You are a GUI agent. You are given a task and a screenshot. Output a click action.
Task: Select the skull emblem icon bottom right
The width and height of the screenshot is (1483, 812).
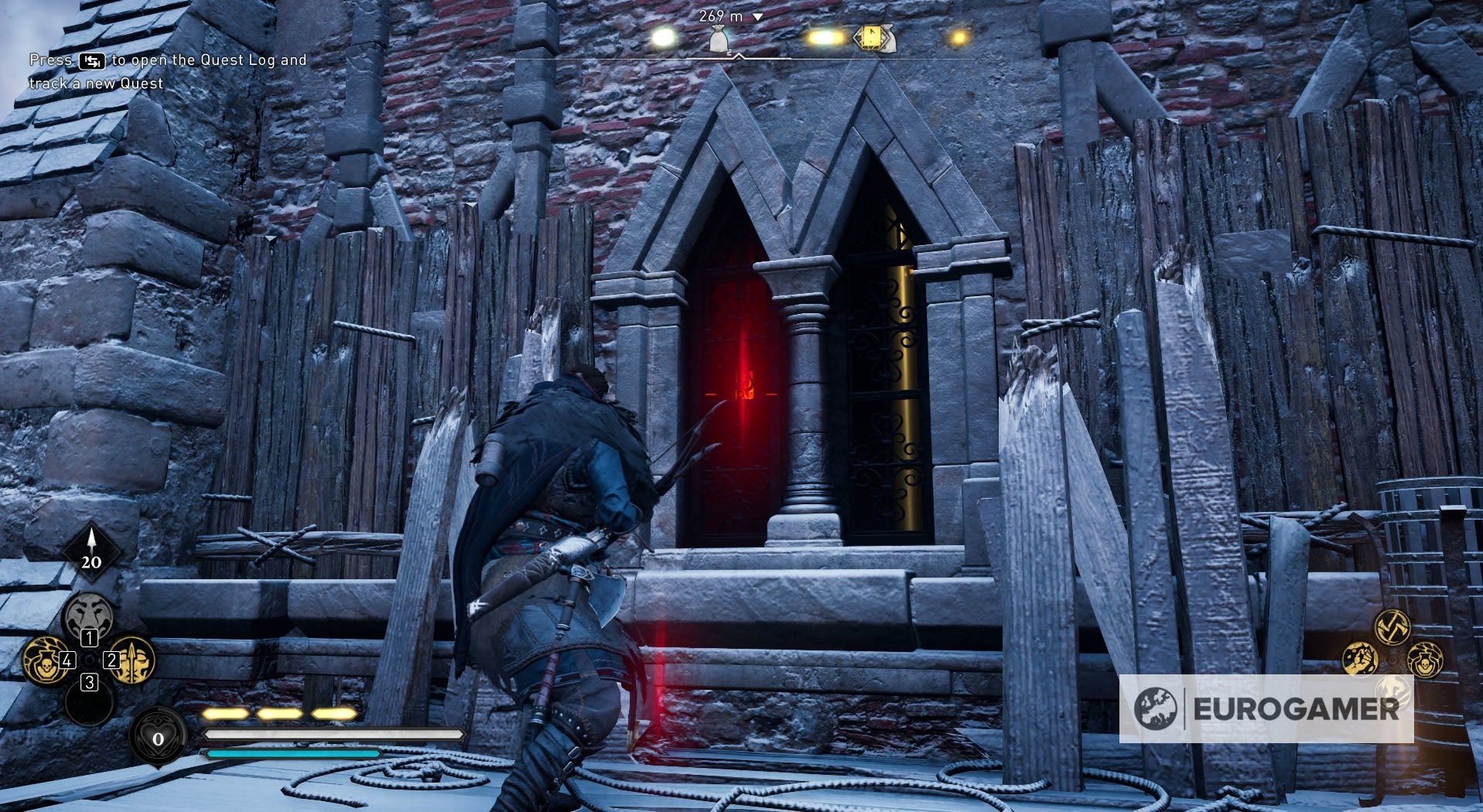[1426, 661]
